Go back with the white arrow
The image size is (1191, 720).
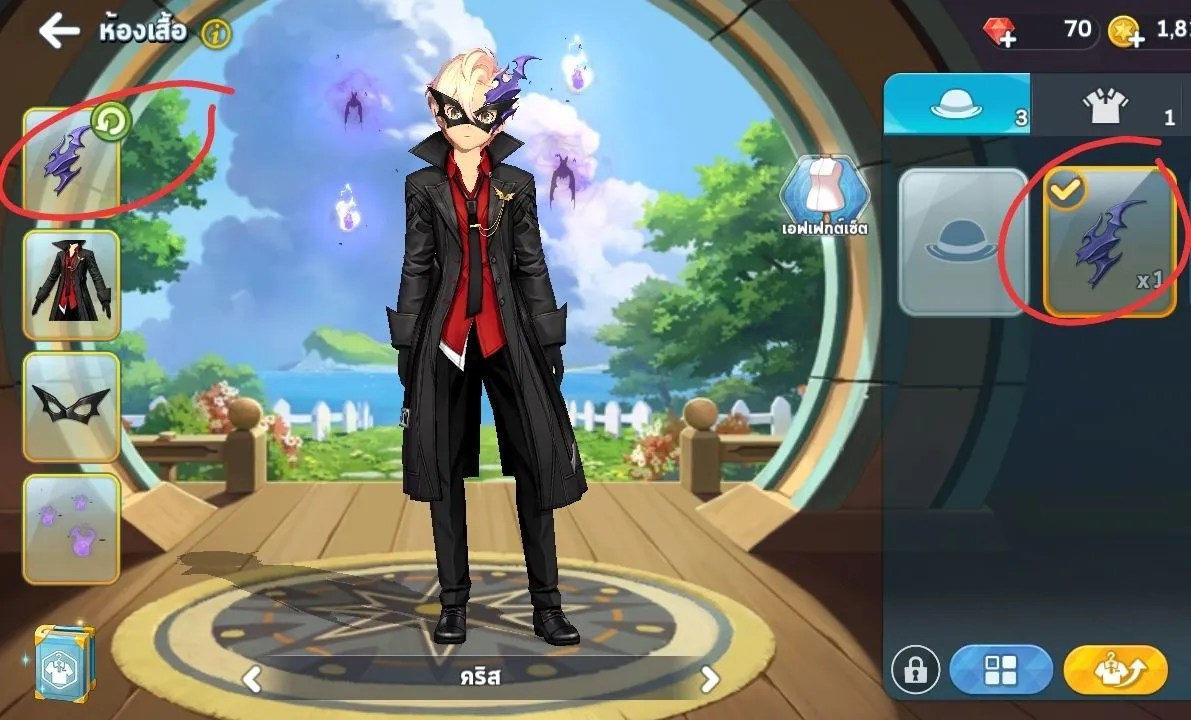click(x=59, y=31)
